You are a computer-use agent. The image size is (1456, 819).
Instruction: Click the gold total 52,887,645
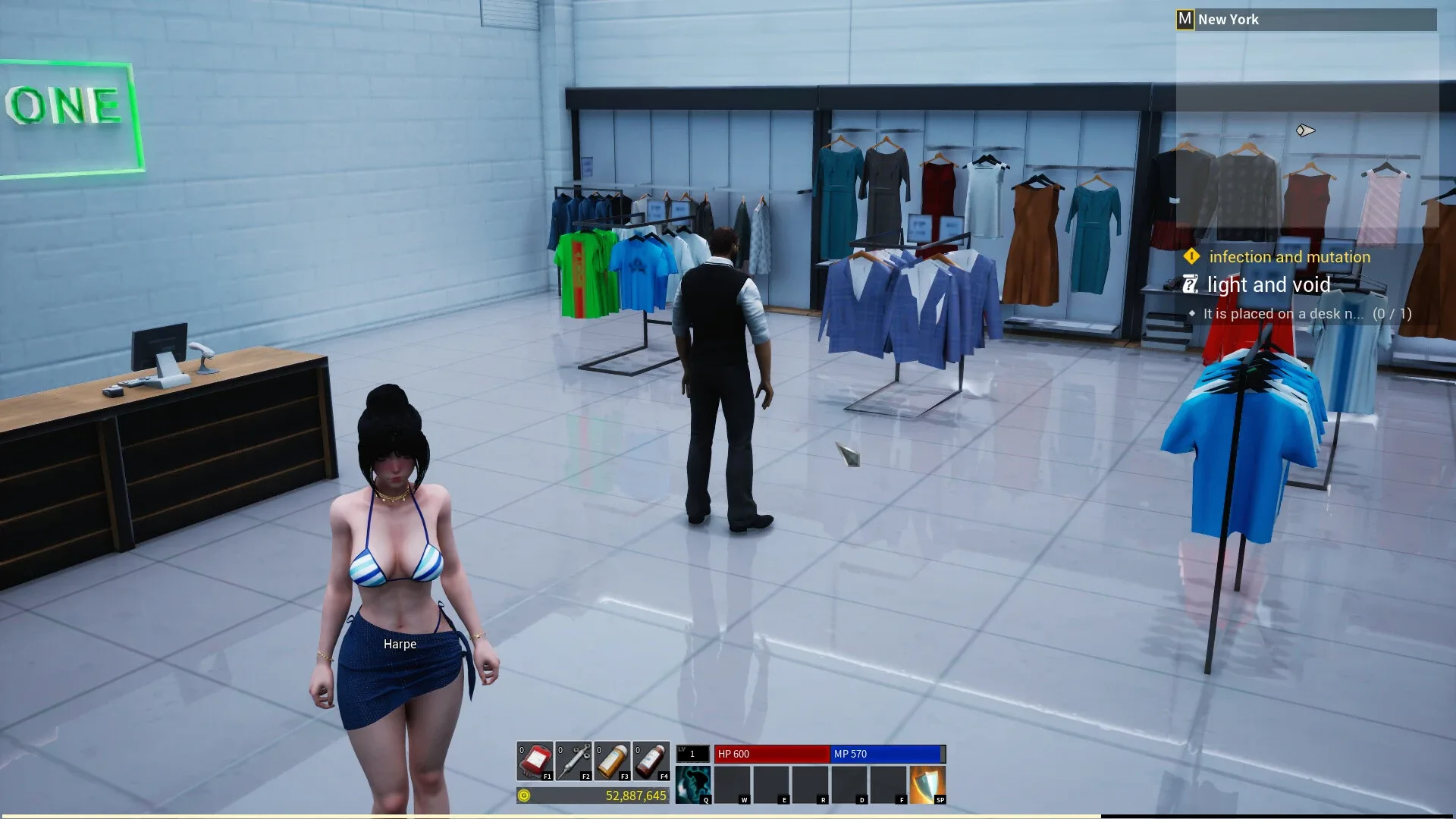[x=634, y=796]
